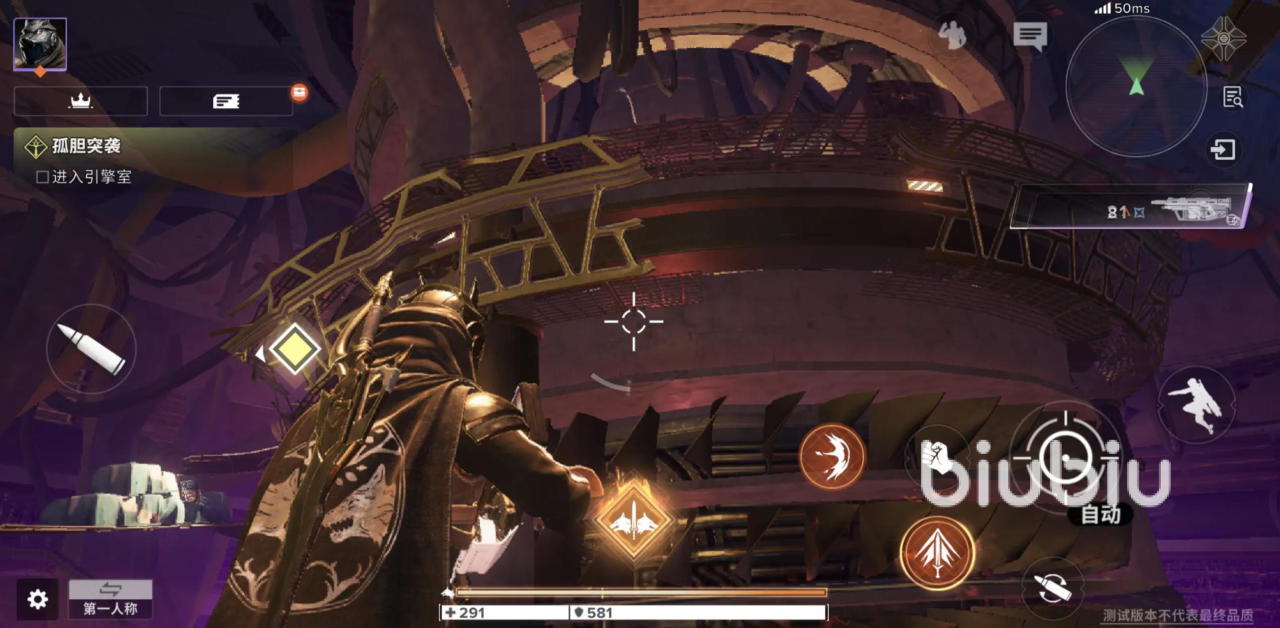1280x628 pixels.
Task: Leave the mission via exit door icon
Action: (x=1223, y=150)
